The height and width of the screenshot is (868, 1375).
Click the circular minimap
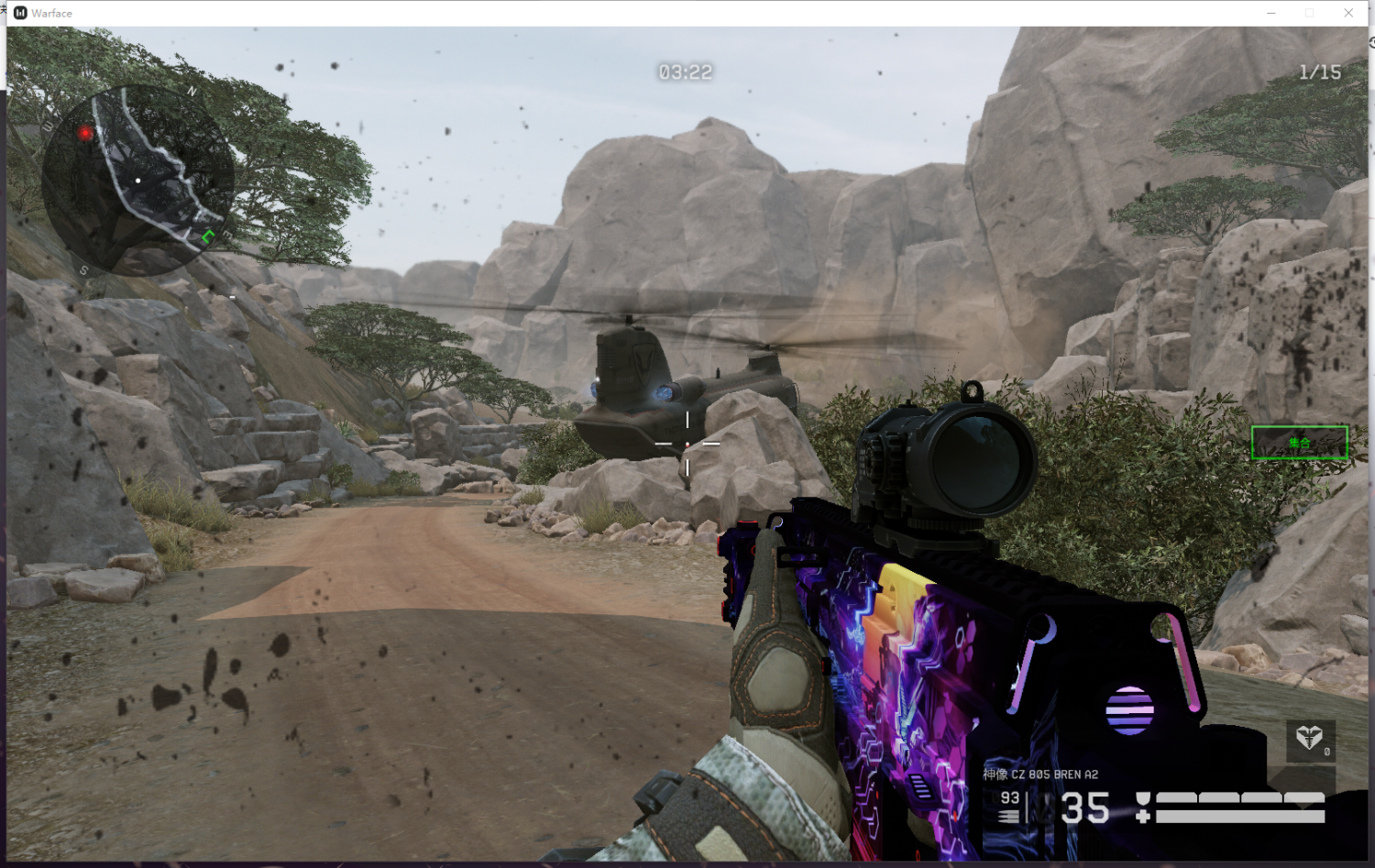point(136,181)
